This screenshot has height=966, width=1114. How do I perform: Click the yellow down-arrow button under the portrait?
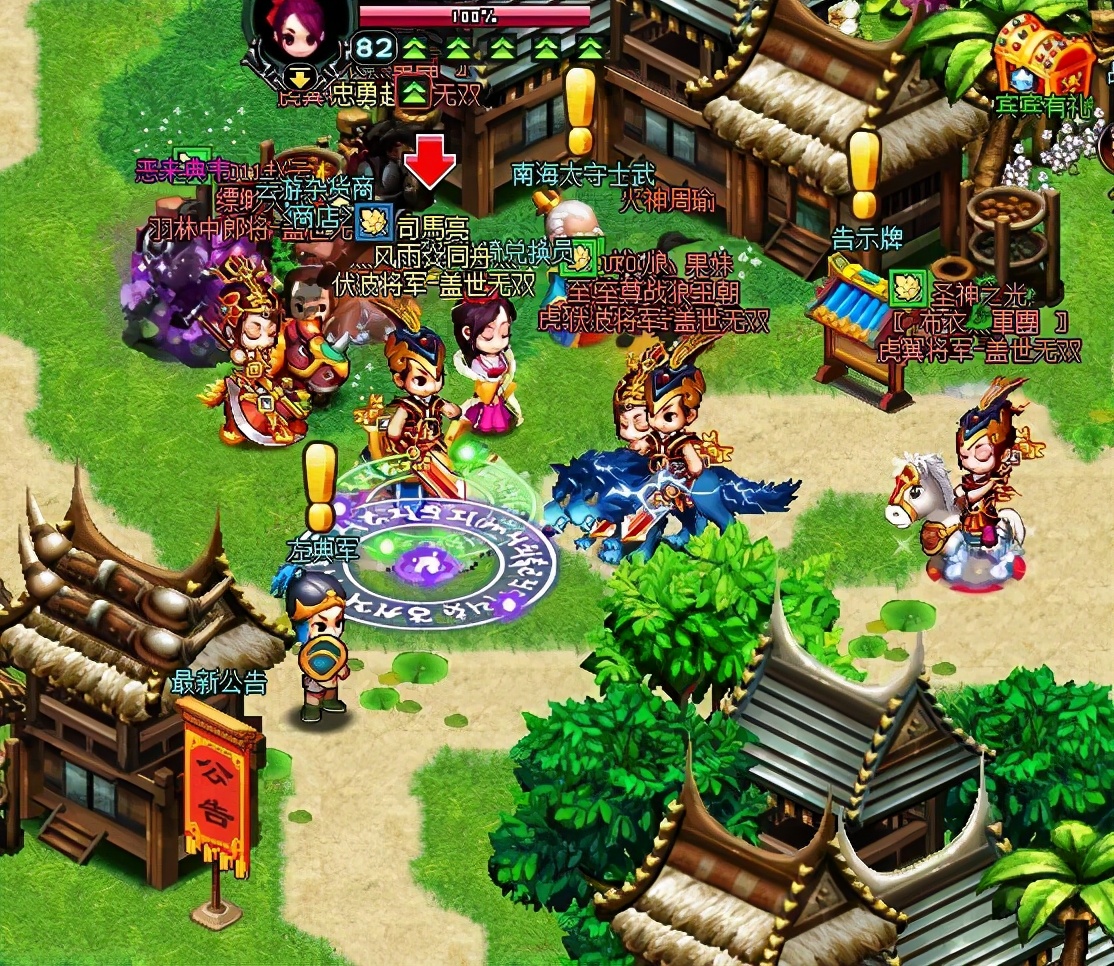coord(298,77)
